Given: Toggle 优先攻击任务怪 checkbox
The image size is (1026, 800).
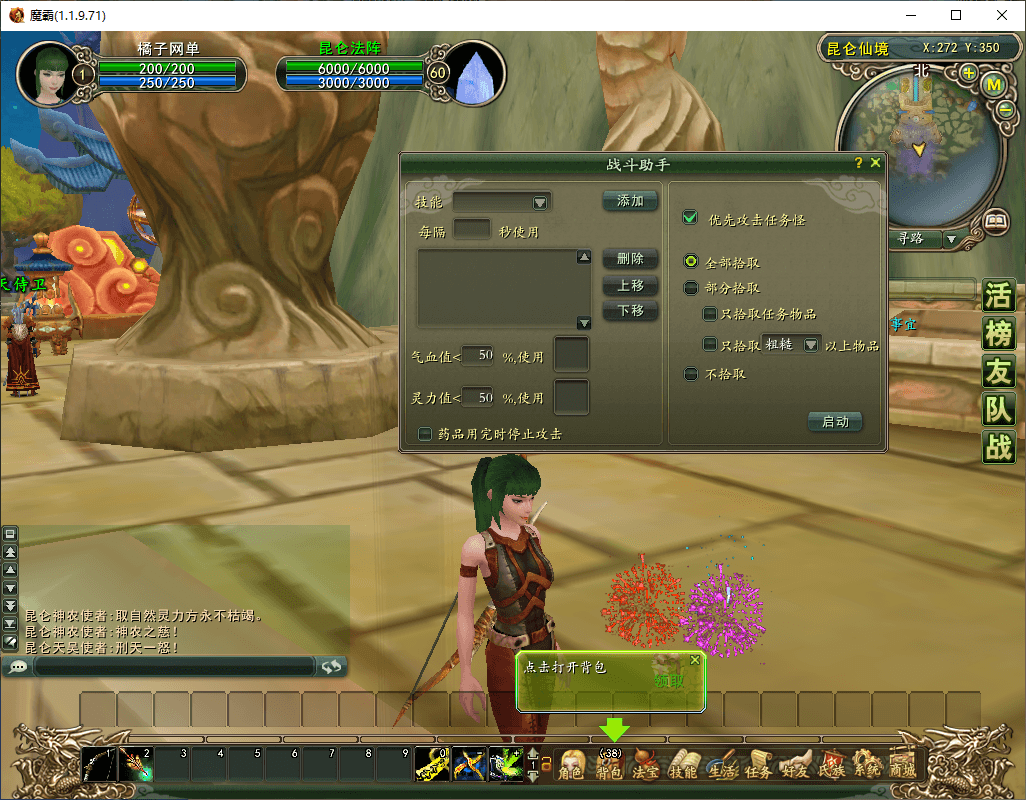Looking at the screenshot, I should click(x=689, y=219).
